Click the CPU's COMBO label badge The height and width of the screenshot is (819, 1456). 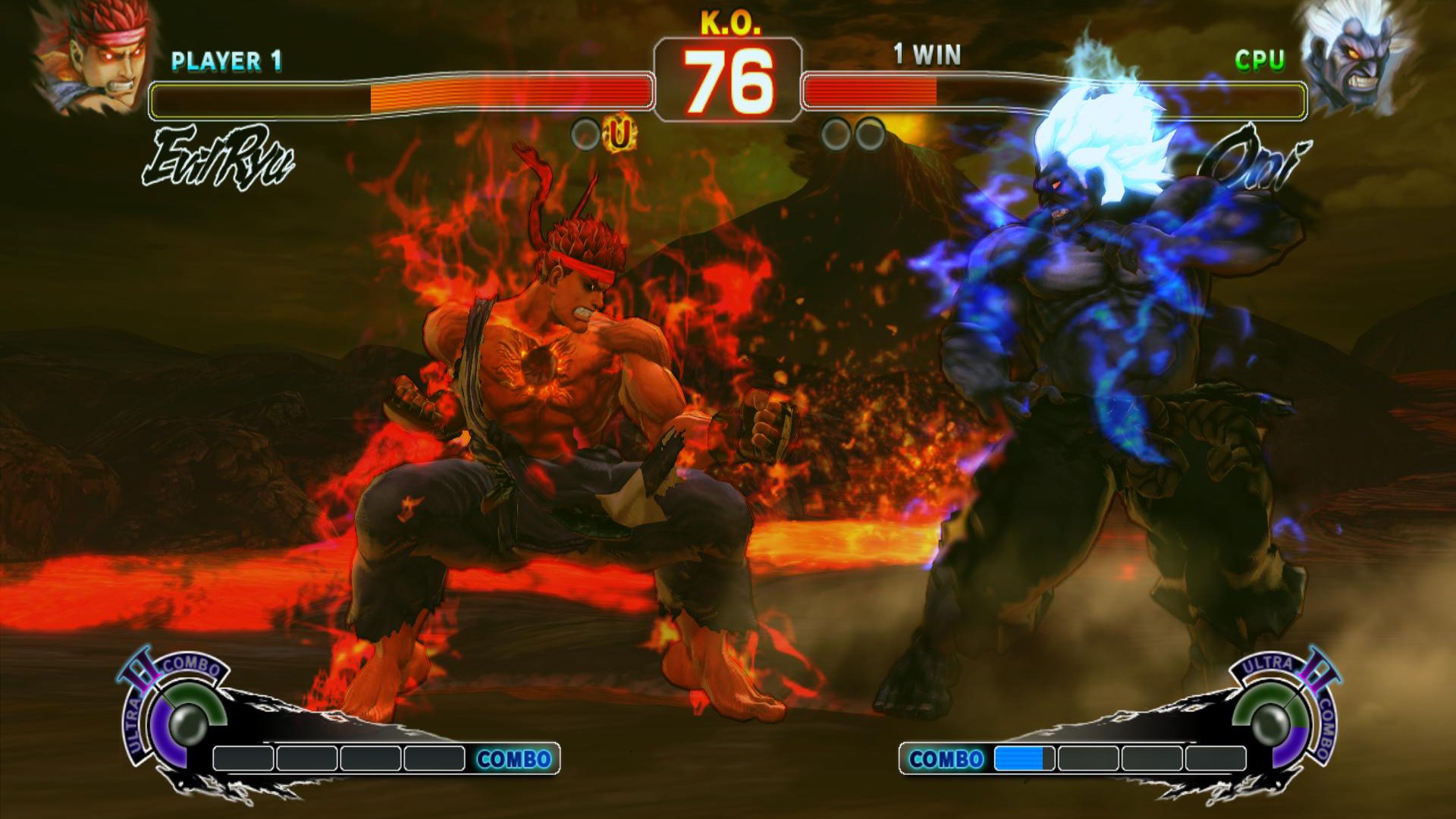pos(947,757)
